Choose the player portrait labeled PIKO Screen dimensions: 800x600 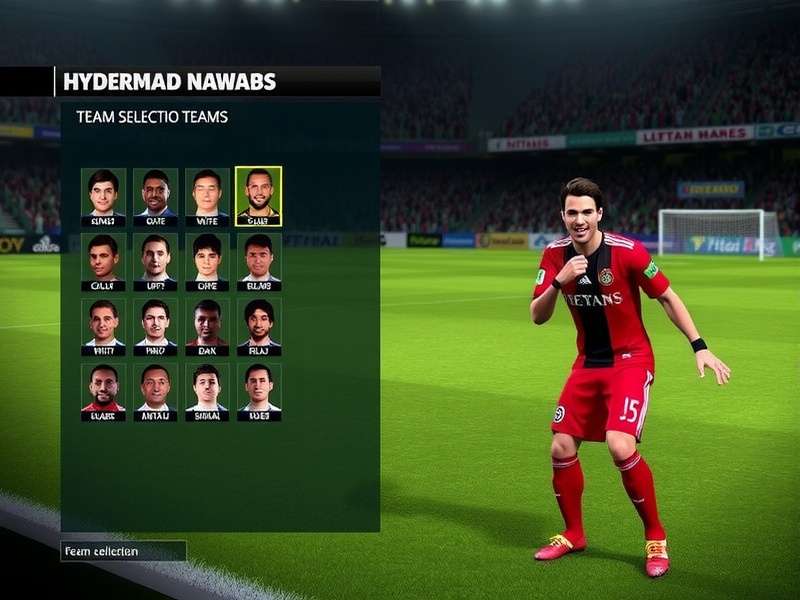[155, 326]
